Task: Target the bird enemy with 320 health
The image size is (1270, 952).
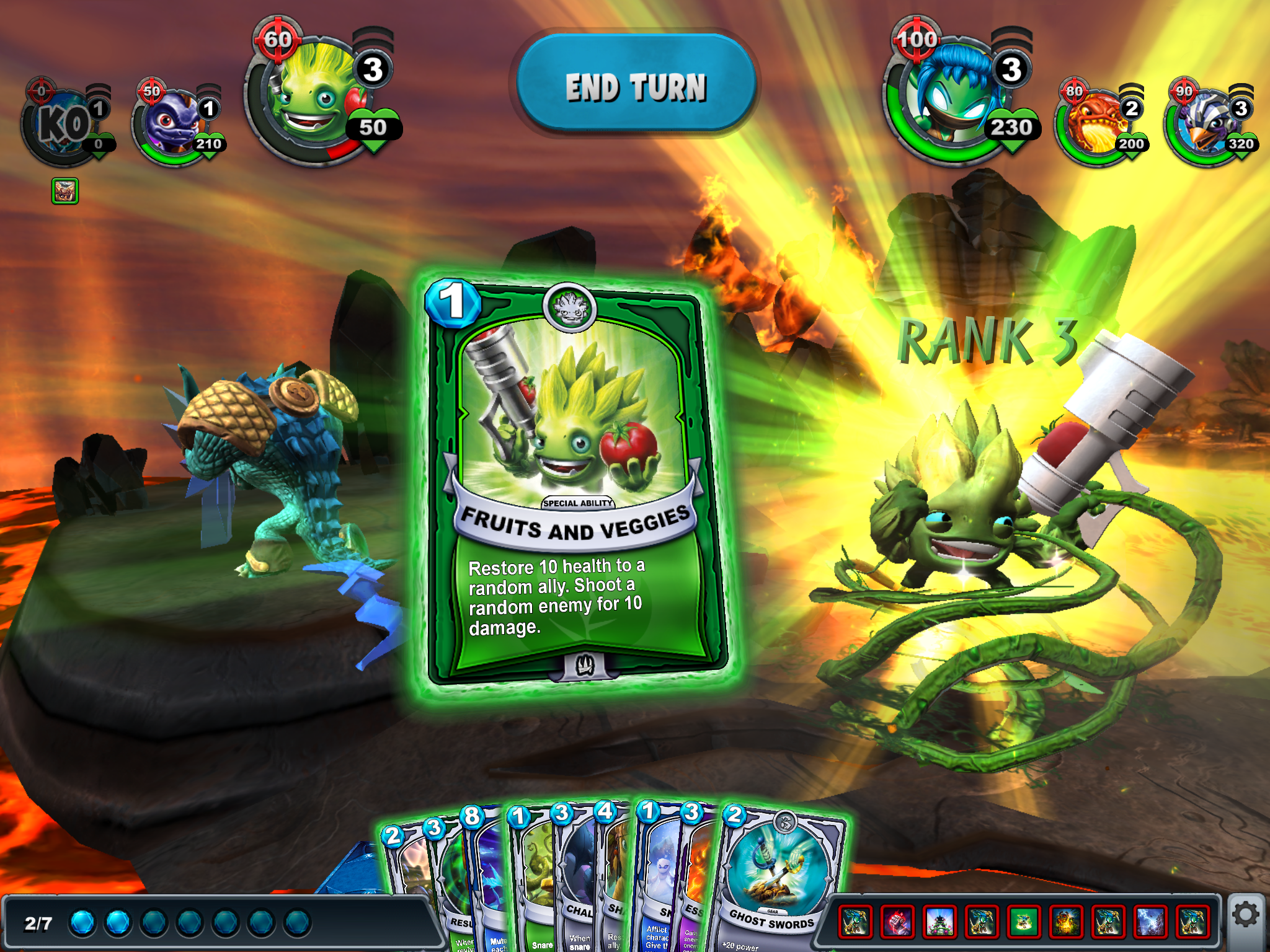Action: [1206, 124]
